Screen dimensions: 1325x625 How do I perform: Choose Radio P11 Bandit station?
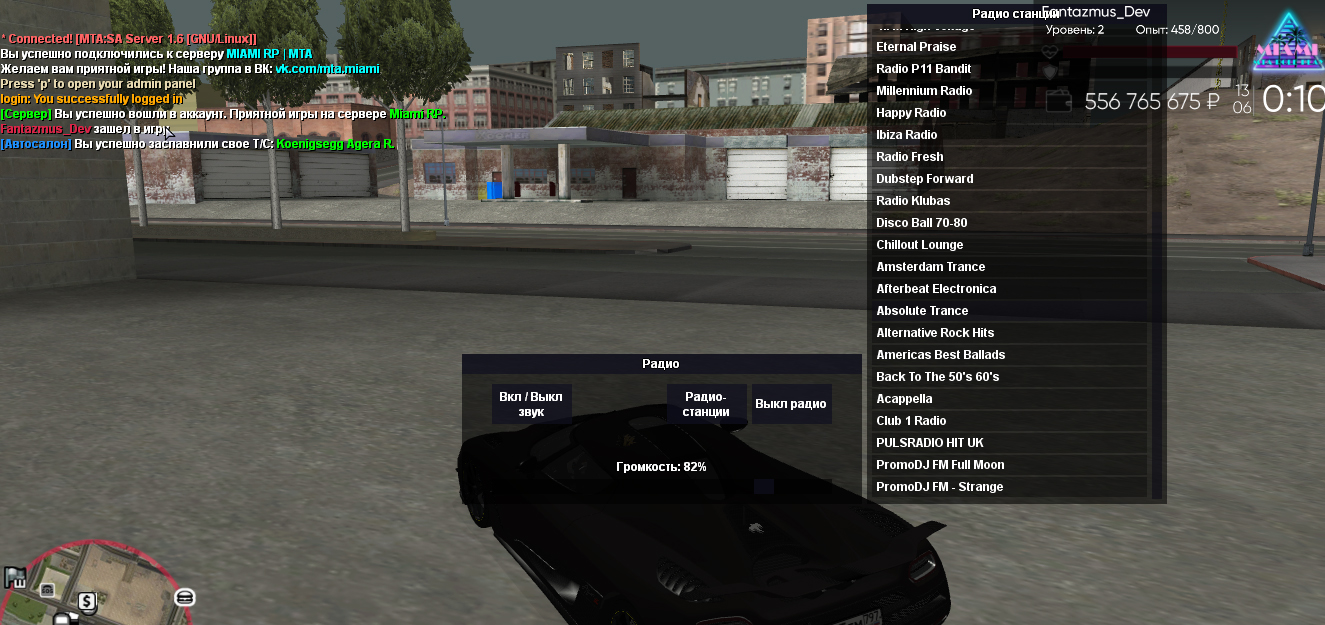[1010, 69]
